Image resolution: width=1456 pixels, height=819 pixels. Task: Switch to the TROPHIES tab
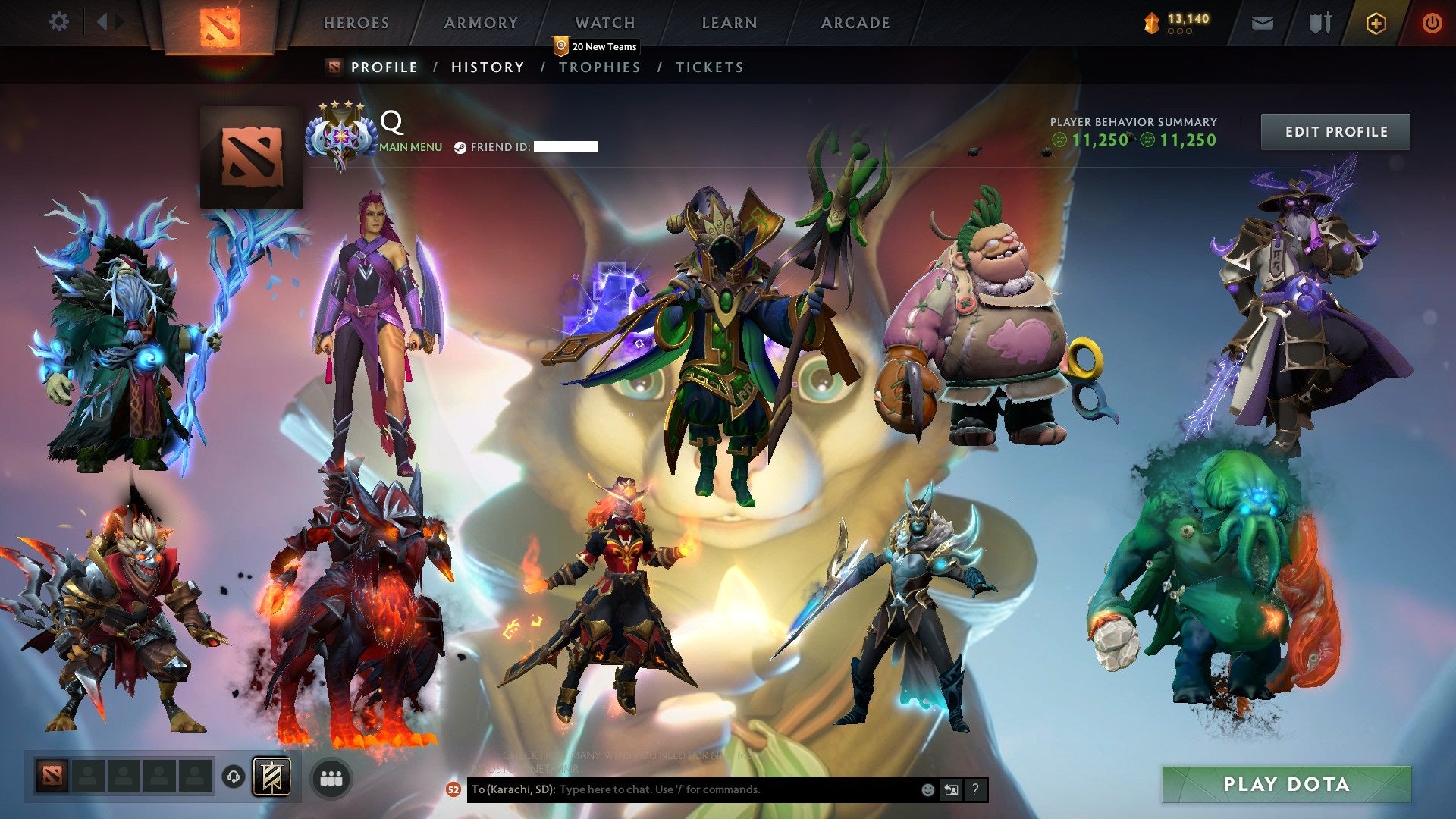tap(600, 67)
